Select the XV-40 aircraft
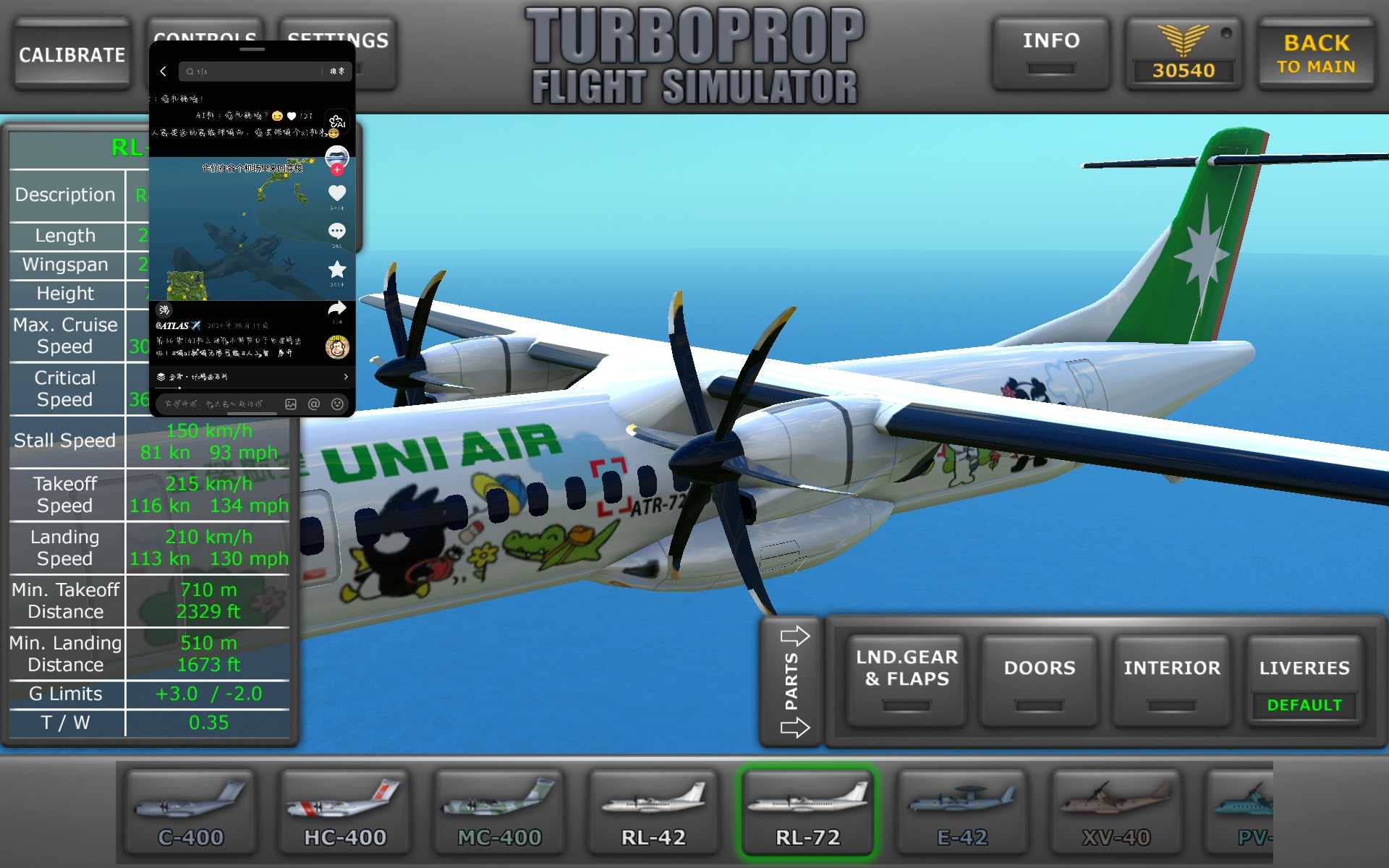The width and height of the screenshot is (1389, 868). pyautogui.click(x=1116, y=812)
